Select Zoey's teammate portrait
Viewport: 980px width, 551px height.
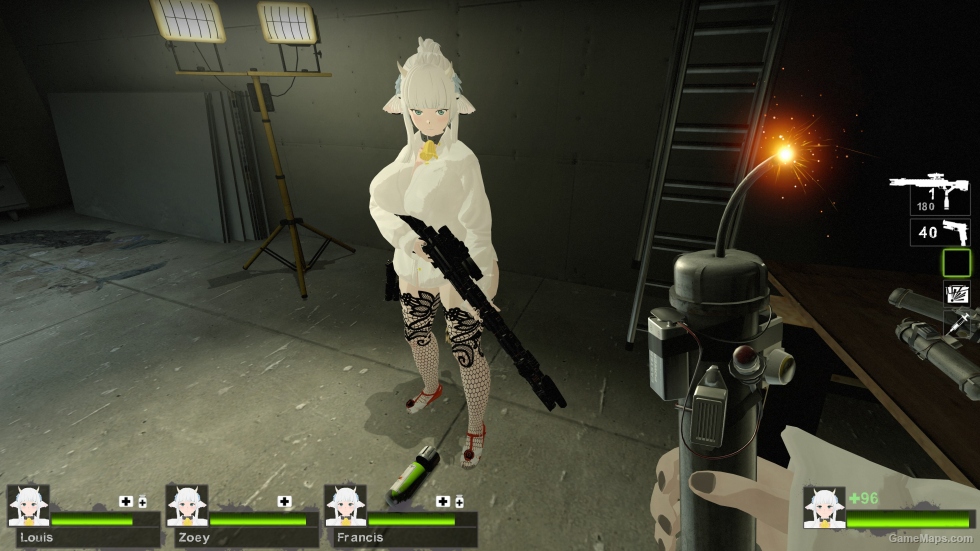click(187, 506)
